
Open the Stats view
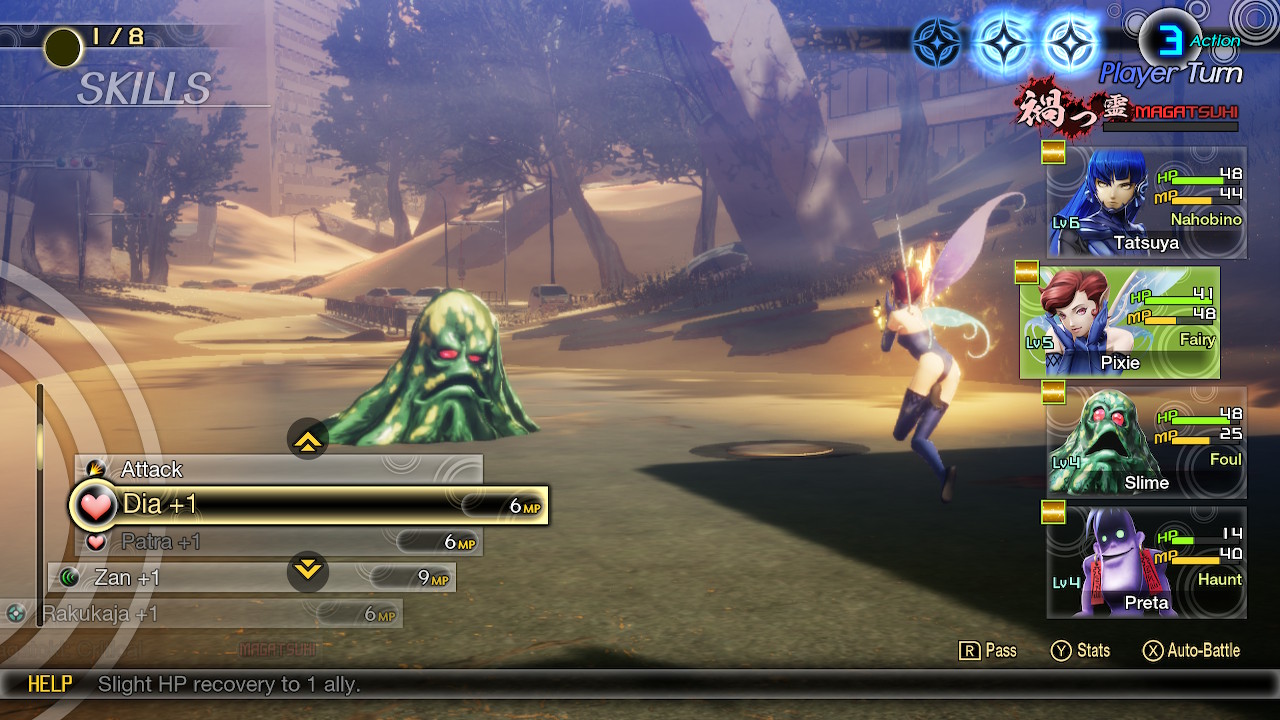tap(1081, 651)
